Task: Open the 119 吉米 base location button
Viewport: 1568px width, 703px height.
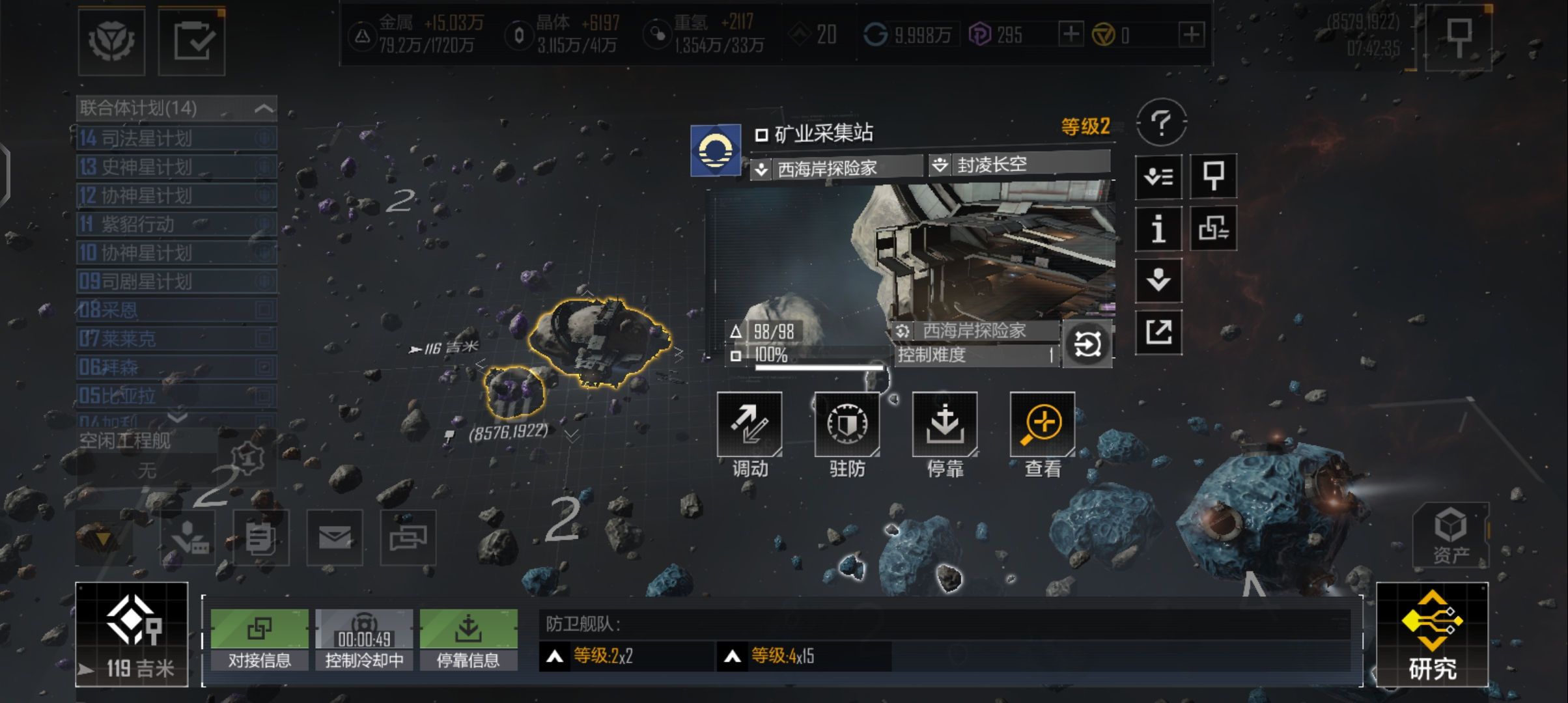Action: (x=132, y=635)
